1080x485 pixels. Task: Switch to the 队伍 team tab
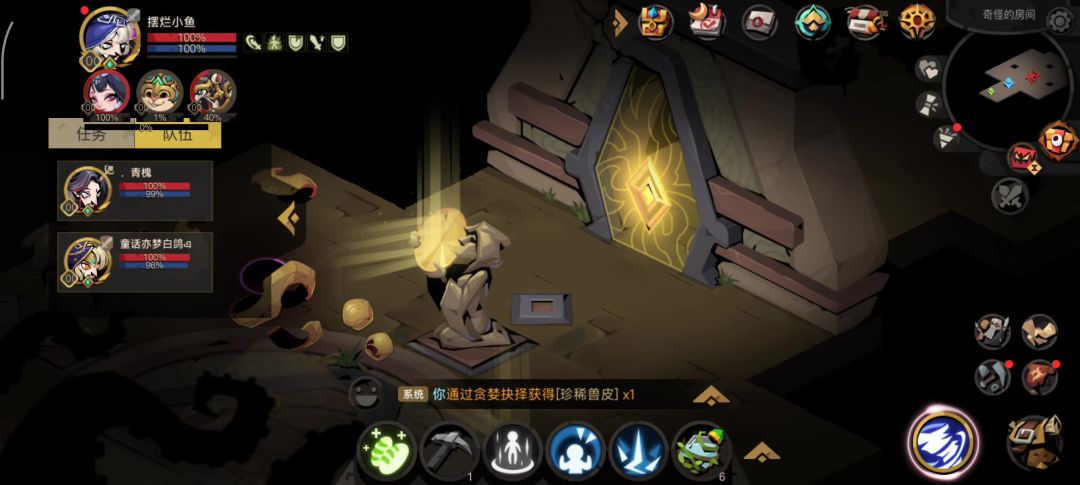177,133
